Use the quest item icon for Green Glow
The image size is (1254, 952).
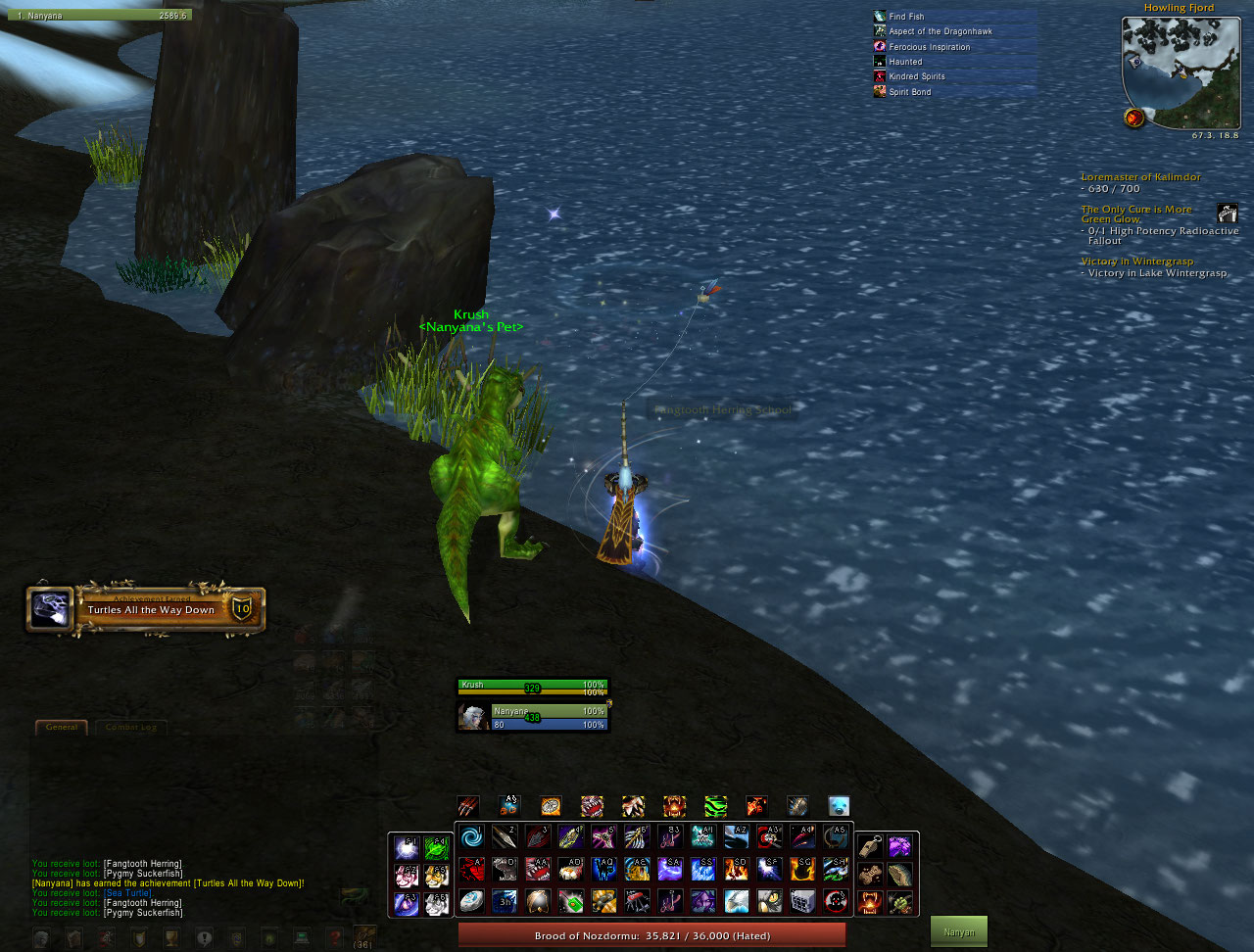click(1227, 213)
